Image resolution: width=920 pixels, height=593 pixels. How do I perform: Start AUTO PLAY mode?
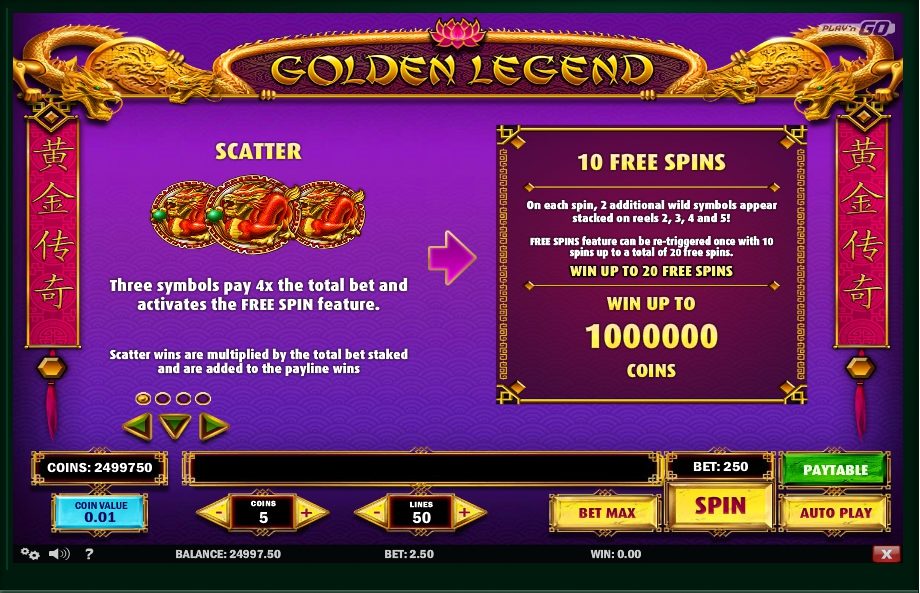point(835,513)
